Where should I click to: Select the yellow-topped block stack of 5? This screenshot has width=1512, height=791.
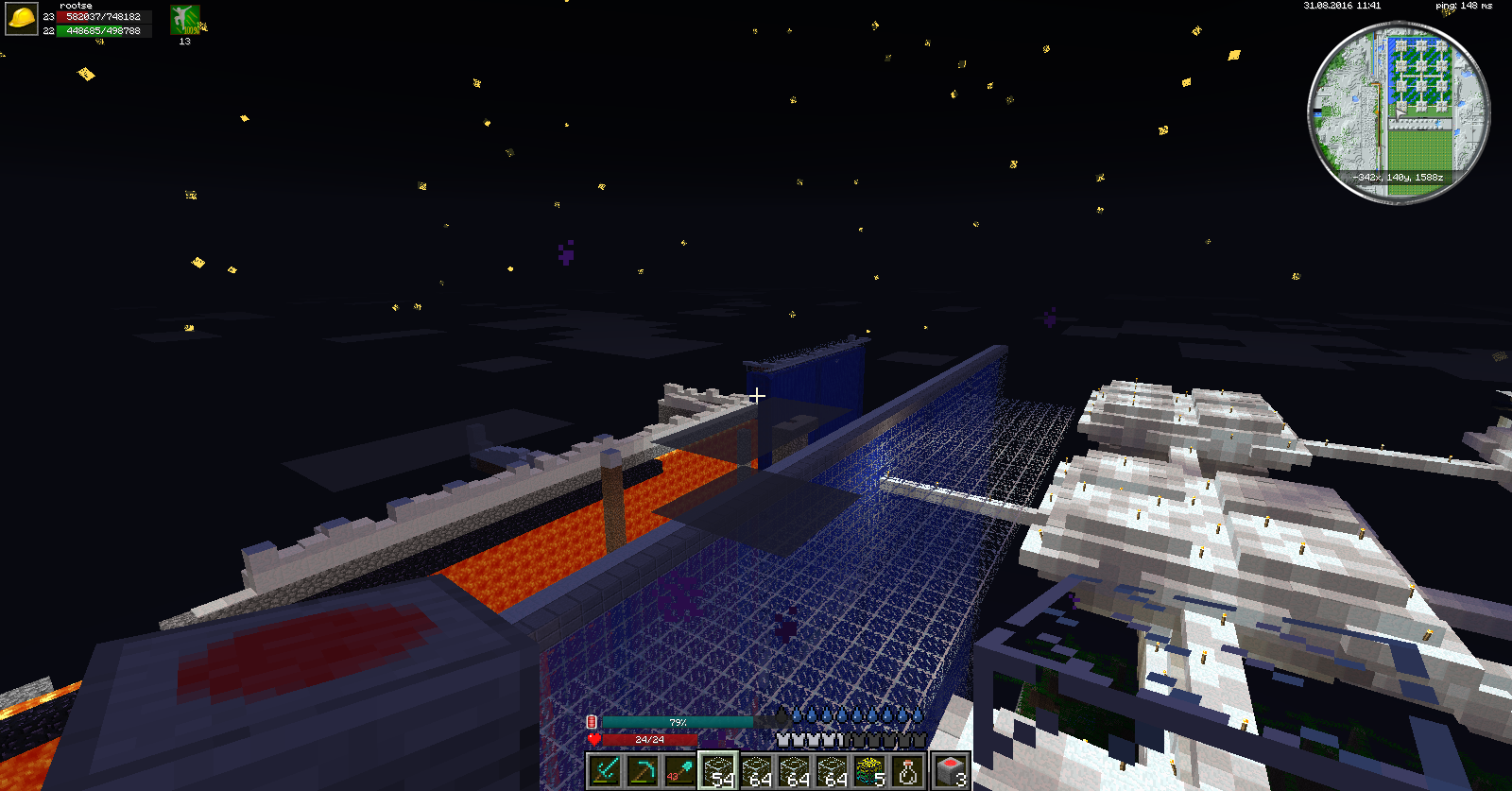click(870, 771)
